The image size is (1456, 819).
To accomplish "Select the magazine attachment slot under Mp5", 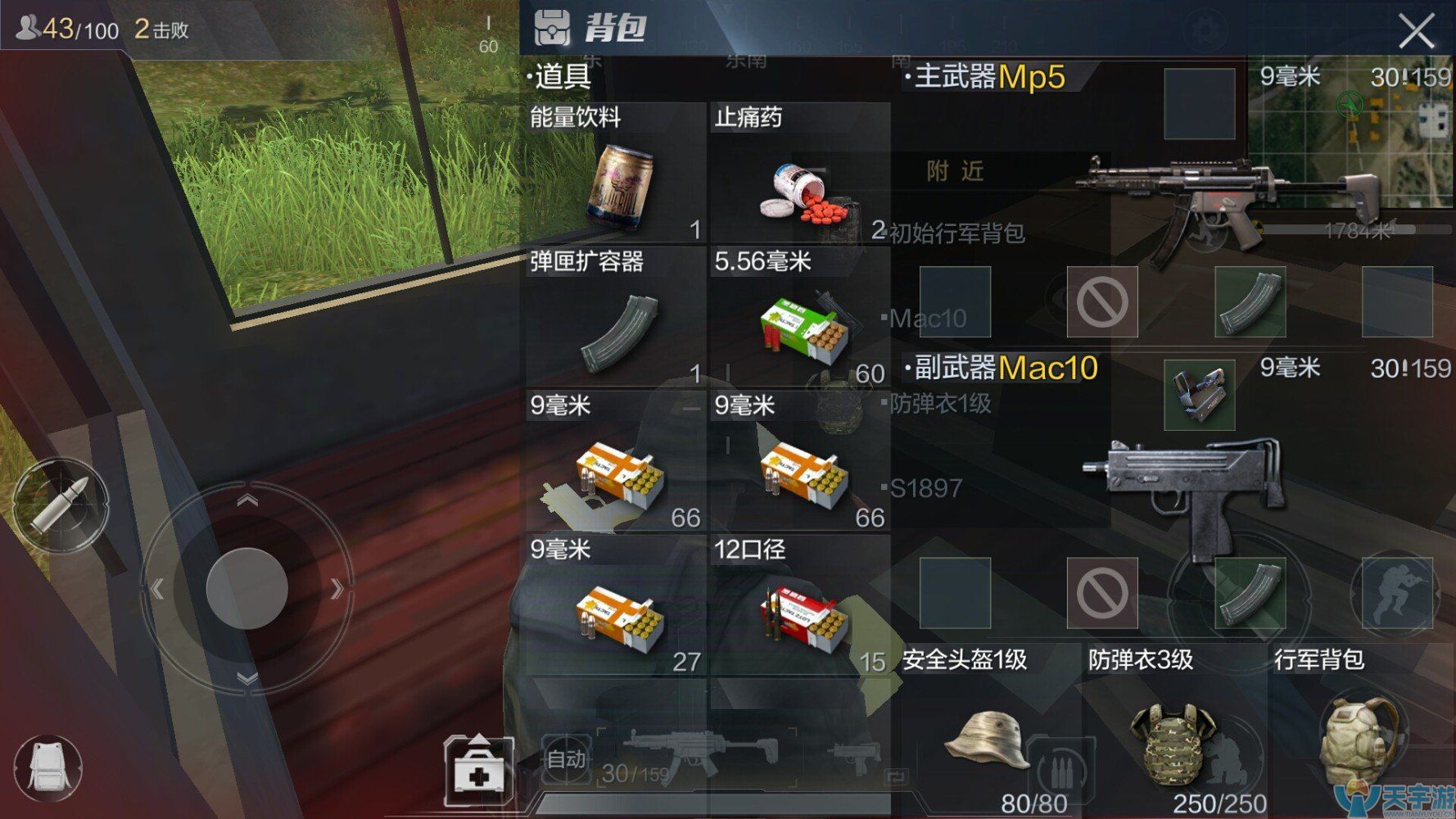I will click(1250, 303).
